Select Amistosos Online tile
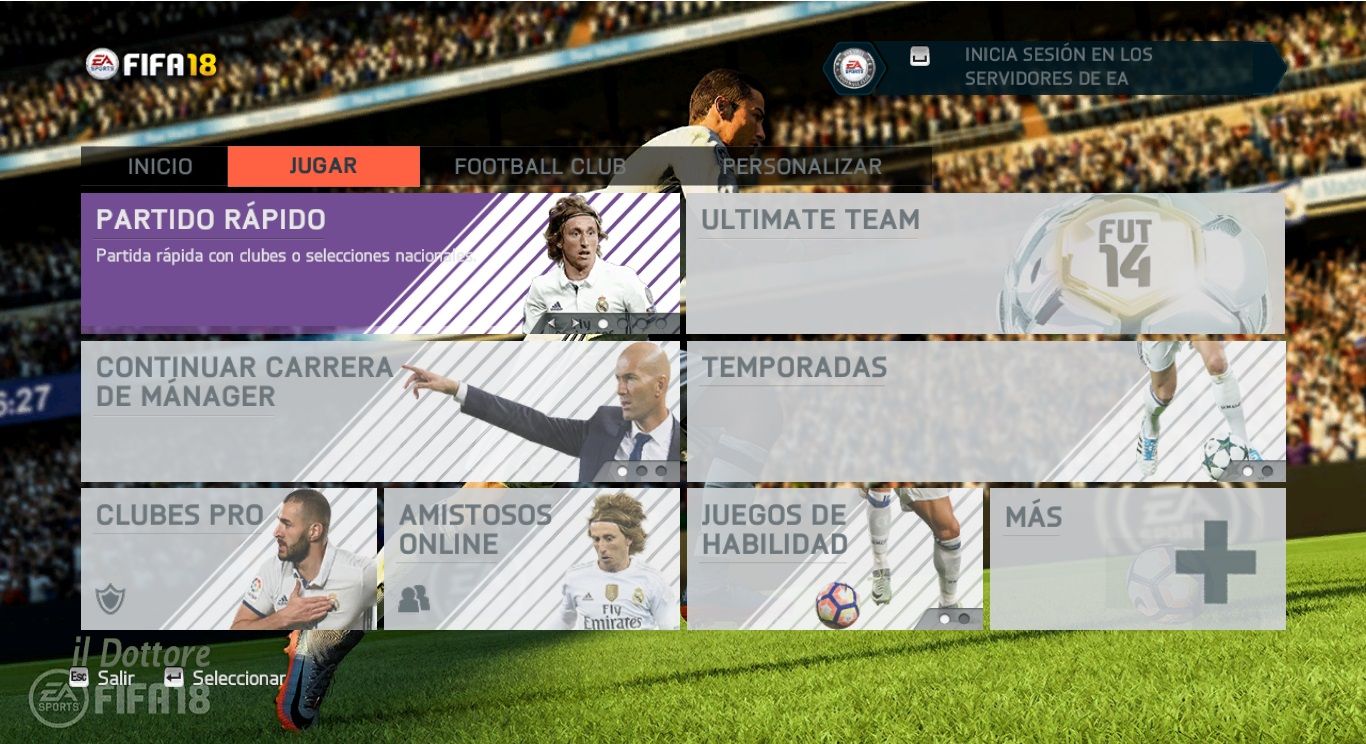This screenshot has height=744, width=1366. click(531, 558)
